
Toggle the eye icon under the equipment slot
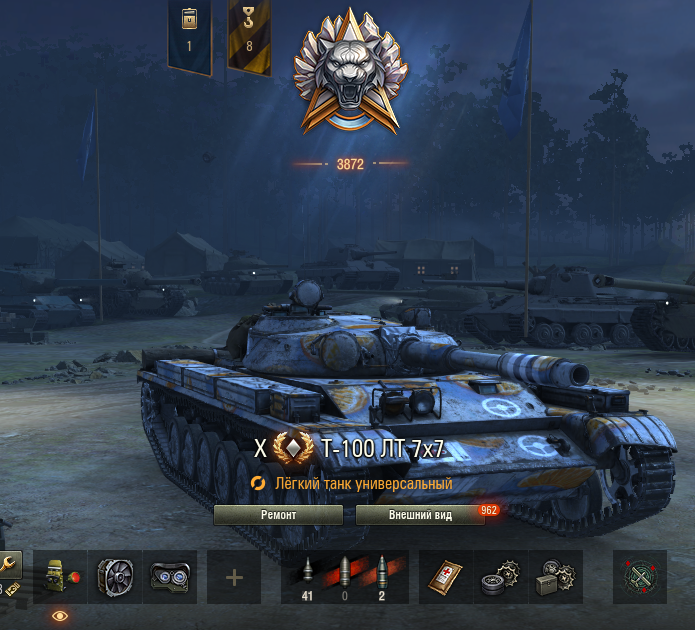coord(60,616)
